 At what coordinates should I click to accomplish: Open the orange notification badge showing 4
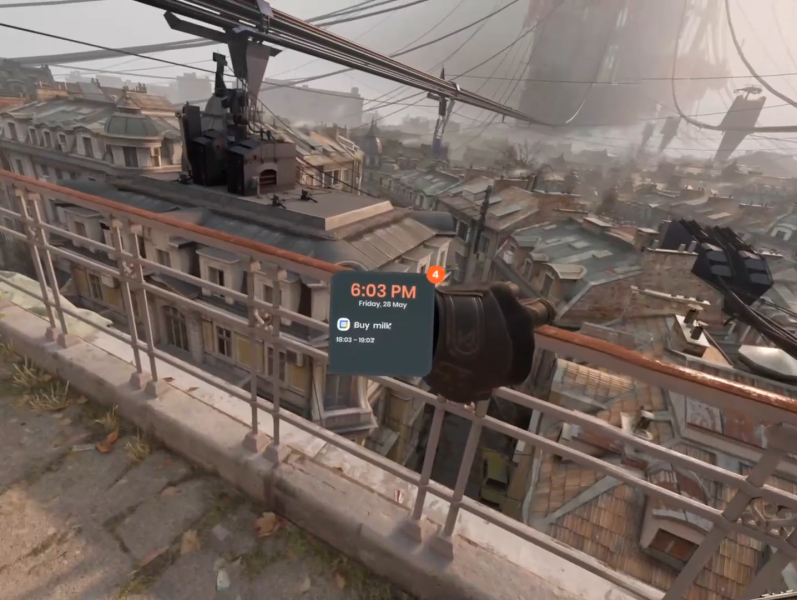[x=433, y=273]
